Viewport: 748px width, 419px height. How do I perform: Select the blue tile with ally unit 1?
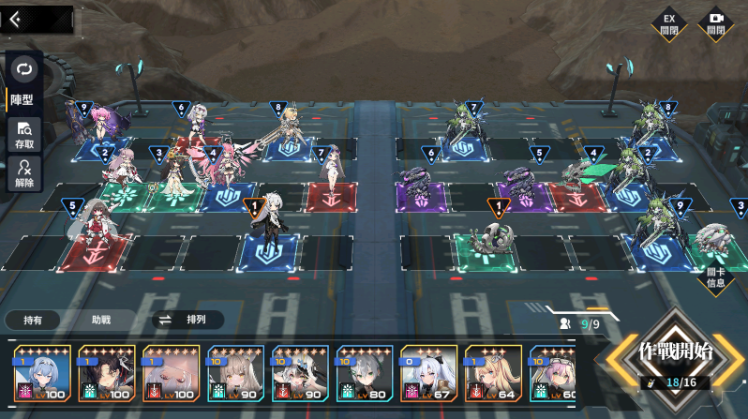point(268,248)
